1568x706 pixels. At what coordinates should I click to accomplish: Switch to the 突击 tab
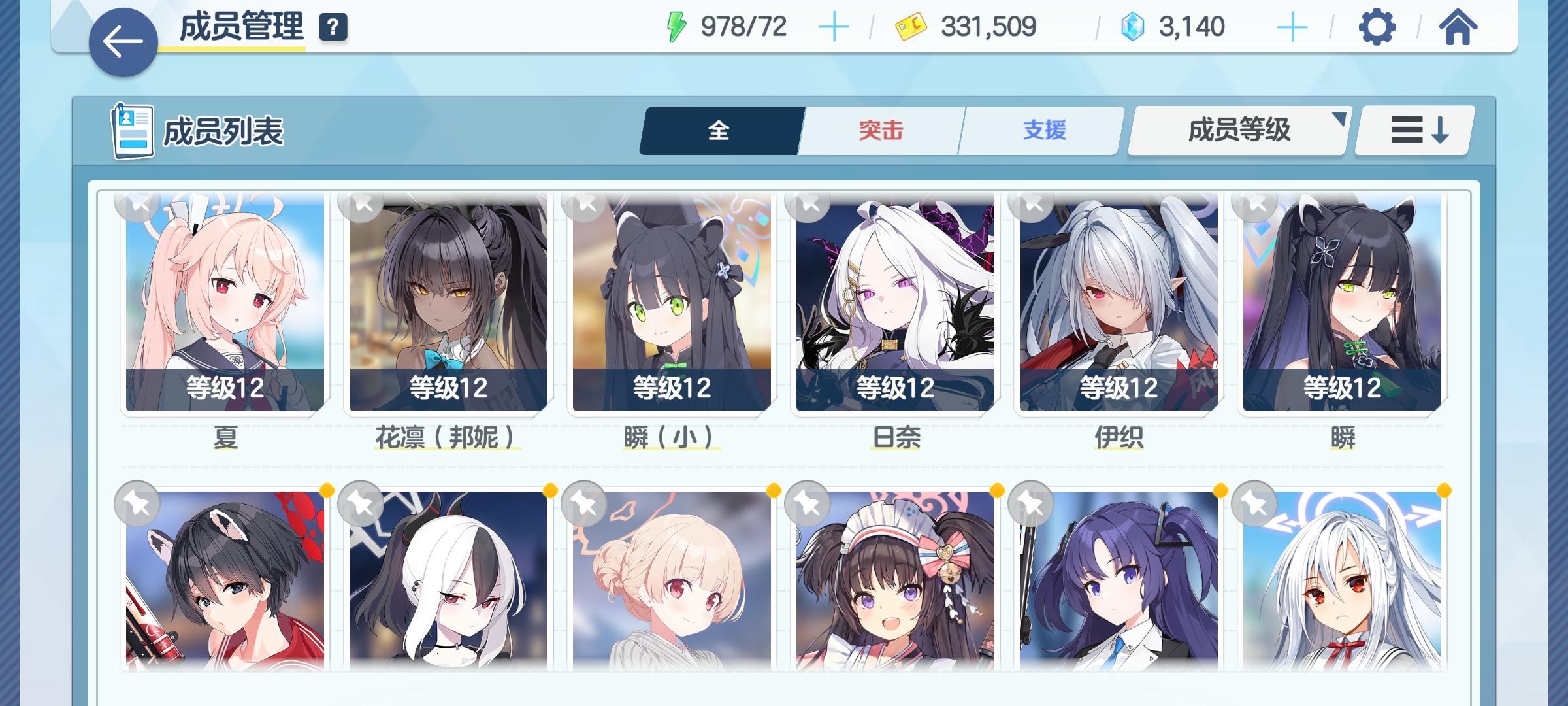(x=879, y=130)
